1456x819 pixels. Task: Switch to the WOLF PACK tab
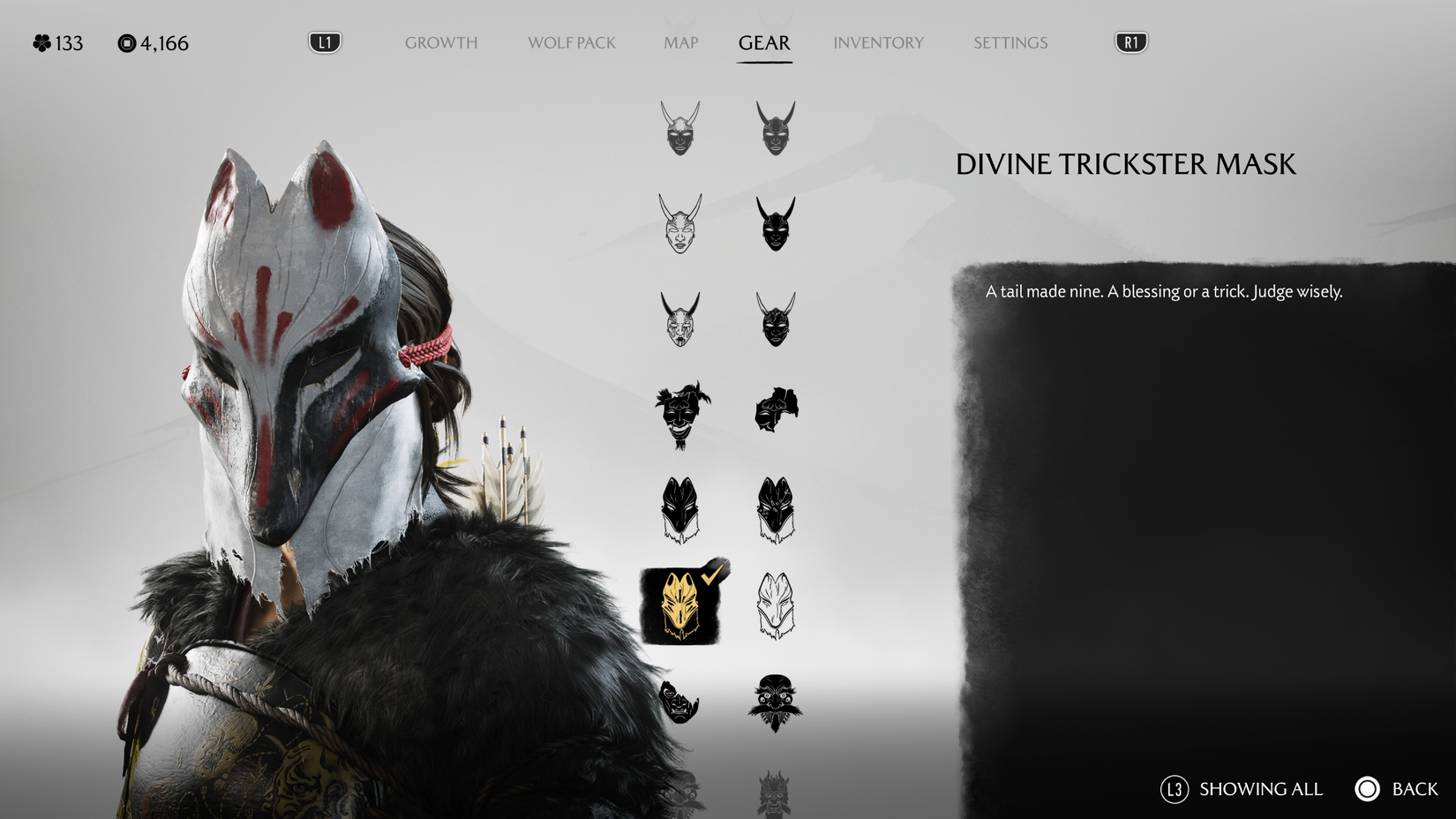[570, 42]
